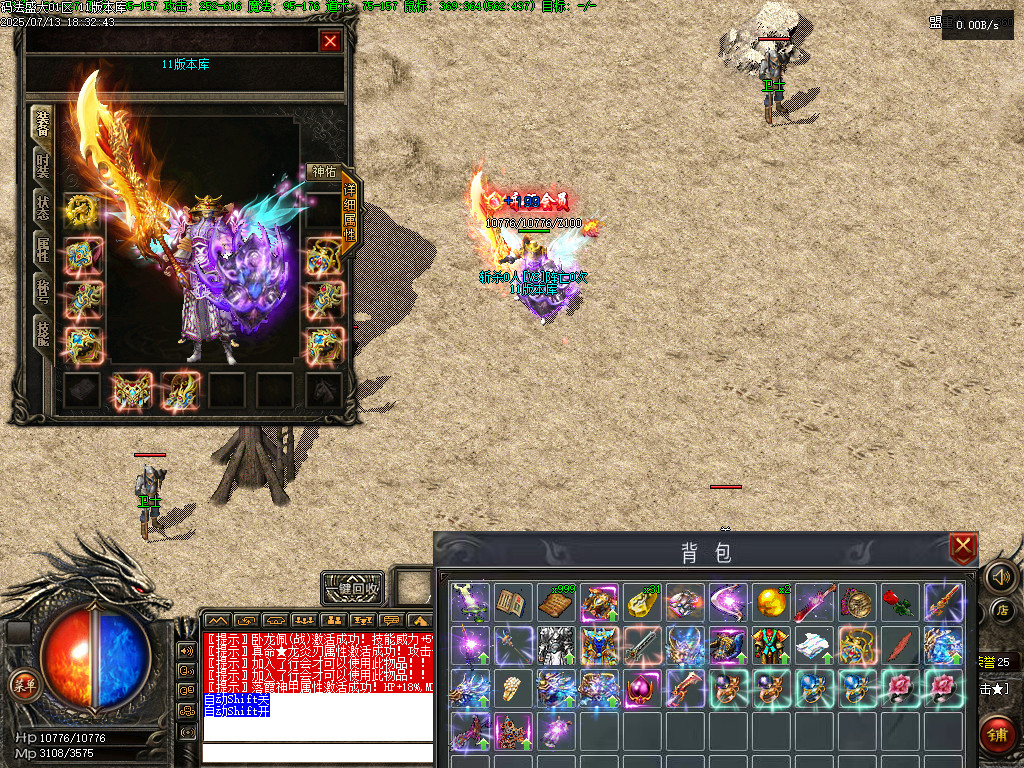Switch to the 技能 skills tab
The width and height of the screenshot is (1024, 768).
43,333
